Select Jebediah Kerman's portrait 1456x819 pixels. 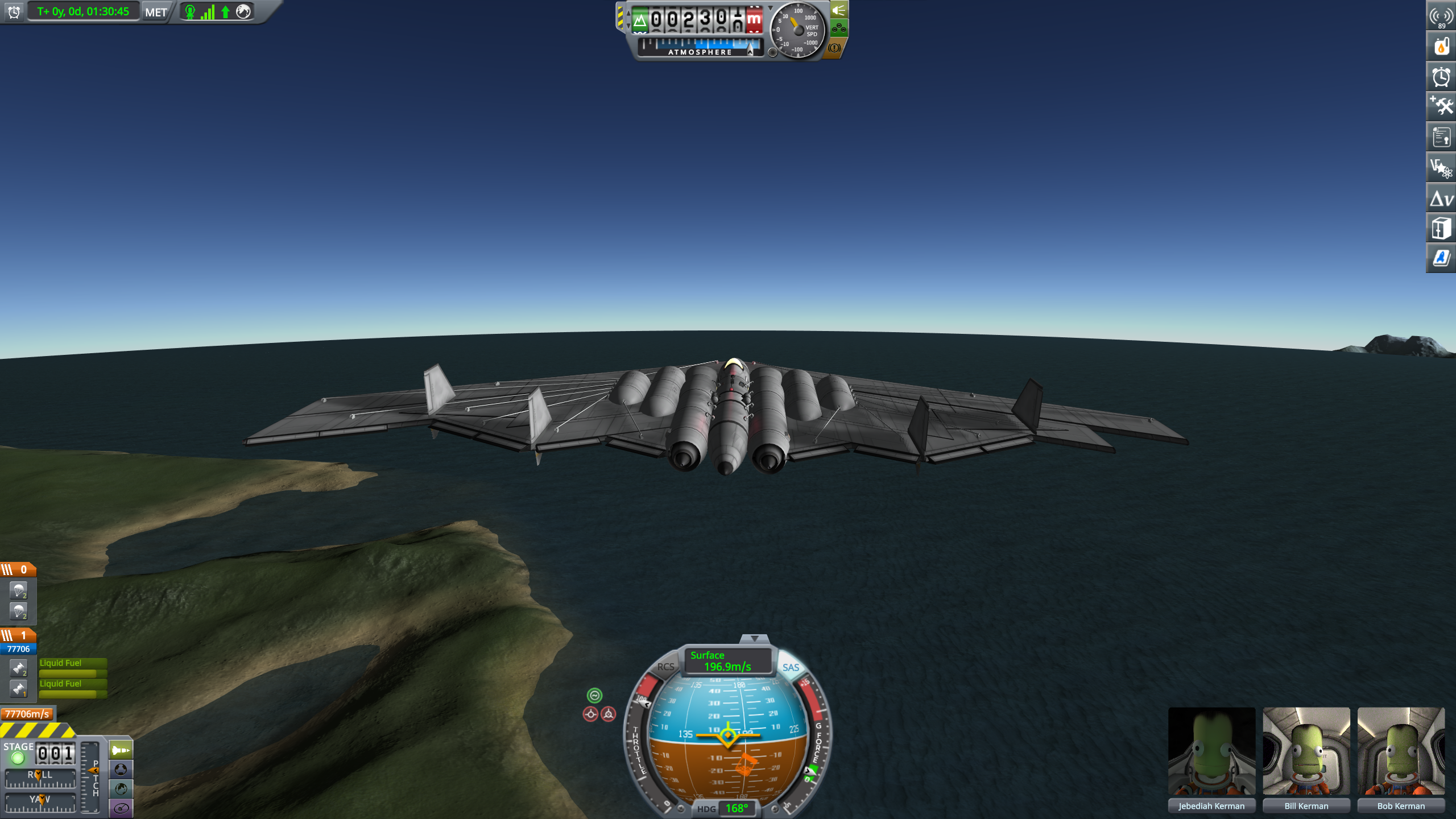pos(1211,751)
